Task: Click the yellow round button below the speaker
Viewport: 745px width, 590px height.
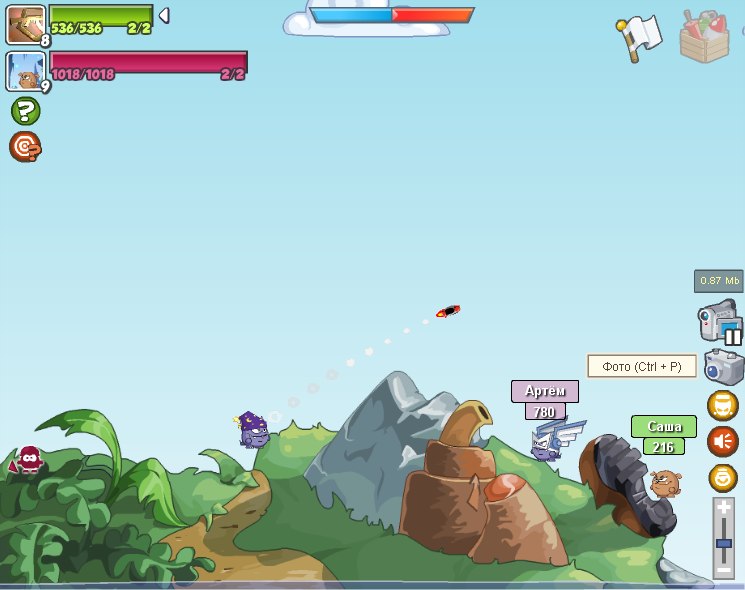Action: pos(722,477)
